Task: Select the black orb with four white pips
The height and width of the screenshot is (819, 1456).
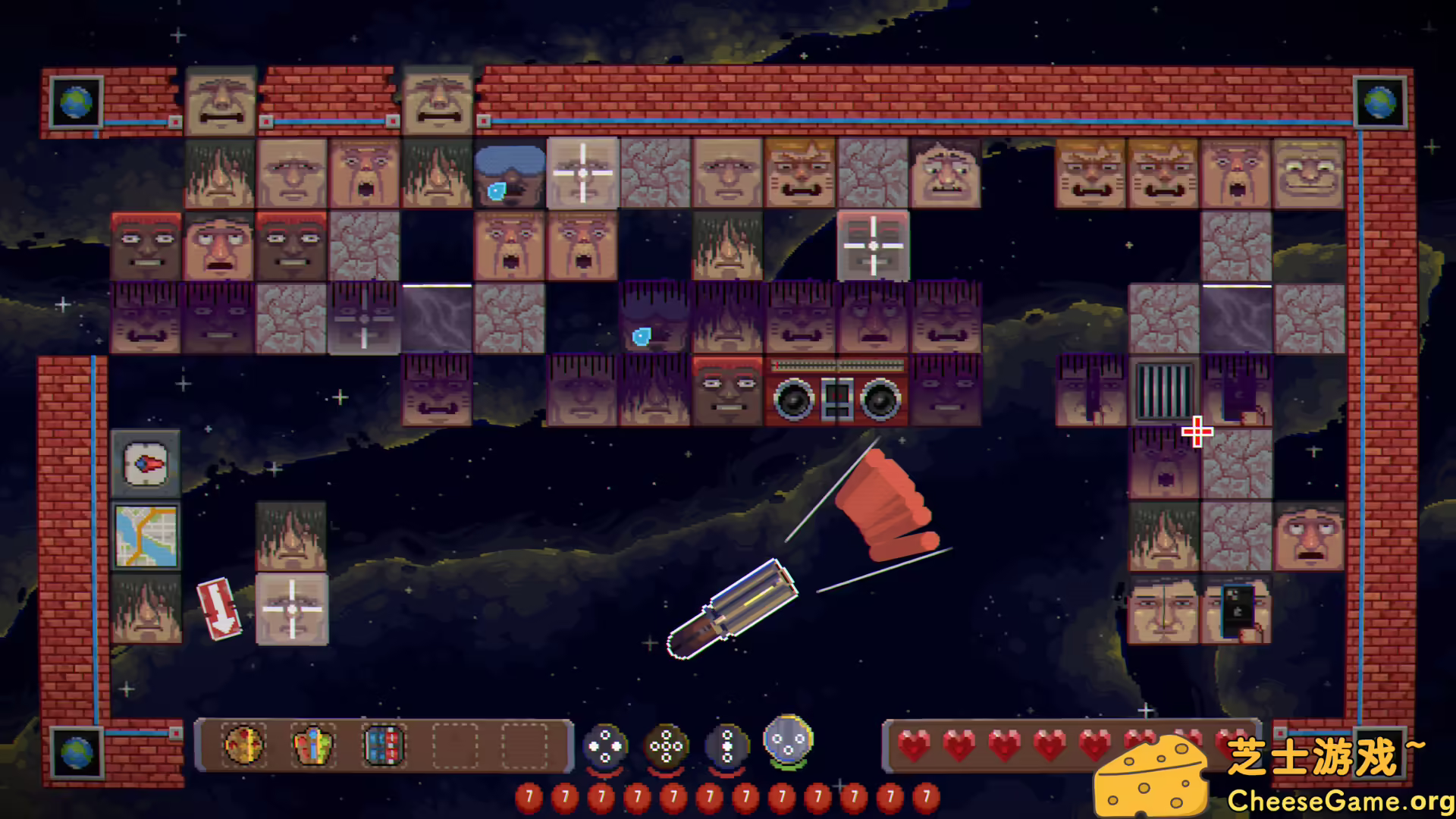Action: pos(604,747)
